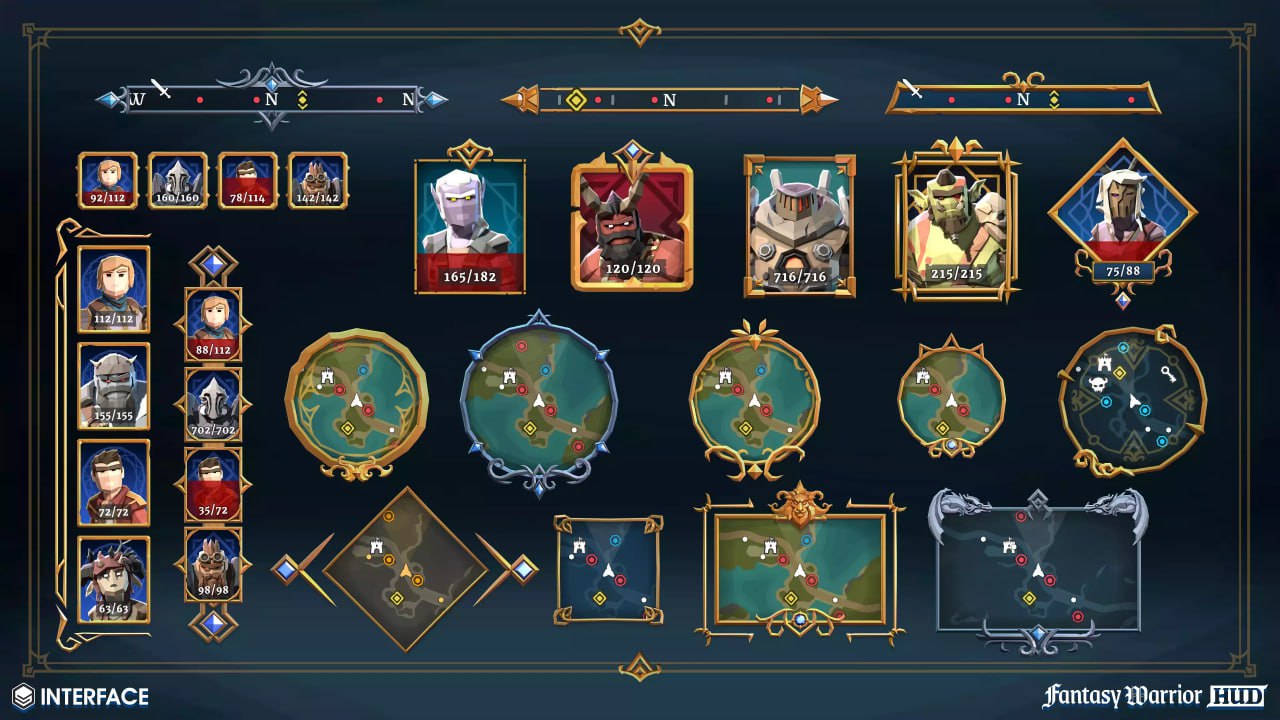Screen dimensions: 1280x720
Task: Click the castle marker on the large rectangular teal map
Action: click(771, 547)
